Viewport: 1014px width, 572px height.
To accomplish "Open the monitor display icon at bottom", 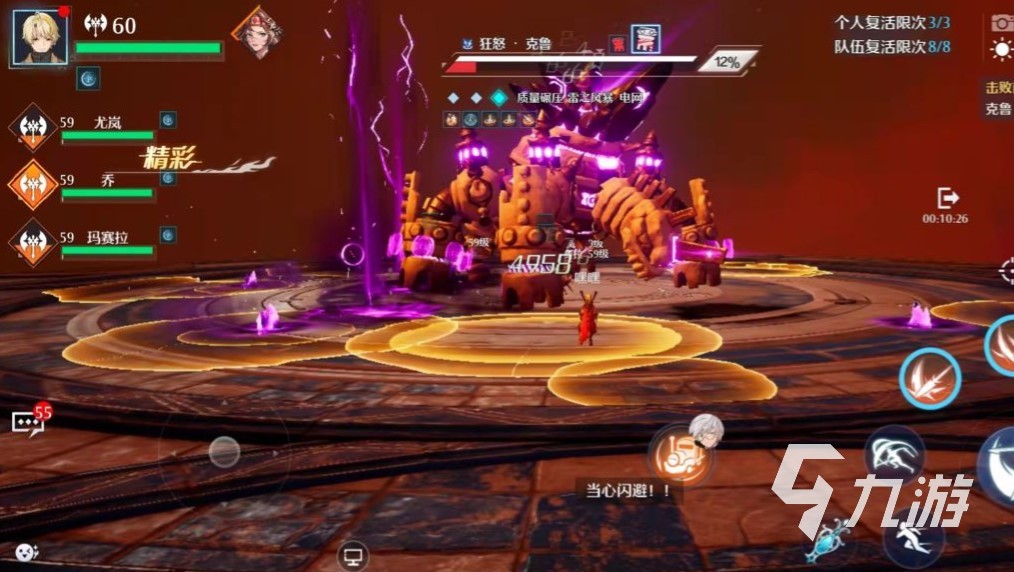I will coord(352,554).
